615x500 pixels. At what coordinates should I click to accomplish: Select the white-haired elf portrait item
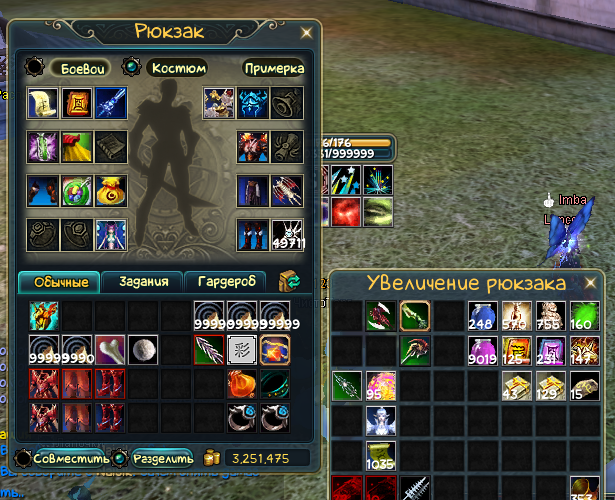[380, 420]
